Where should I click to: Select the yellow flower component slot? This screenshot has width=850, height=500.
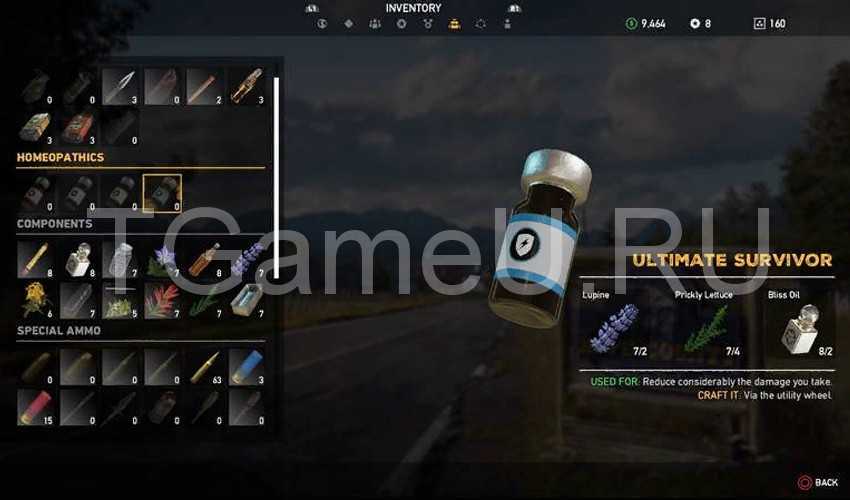[x=35, y=300]
